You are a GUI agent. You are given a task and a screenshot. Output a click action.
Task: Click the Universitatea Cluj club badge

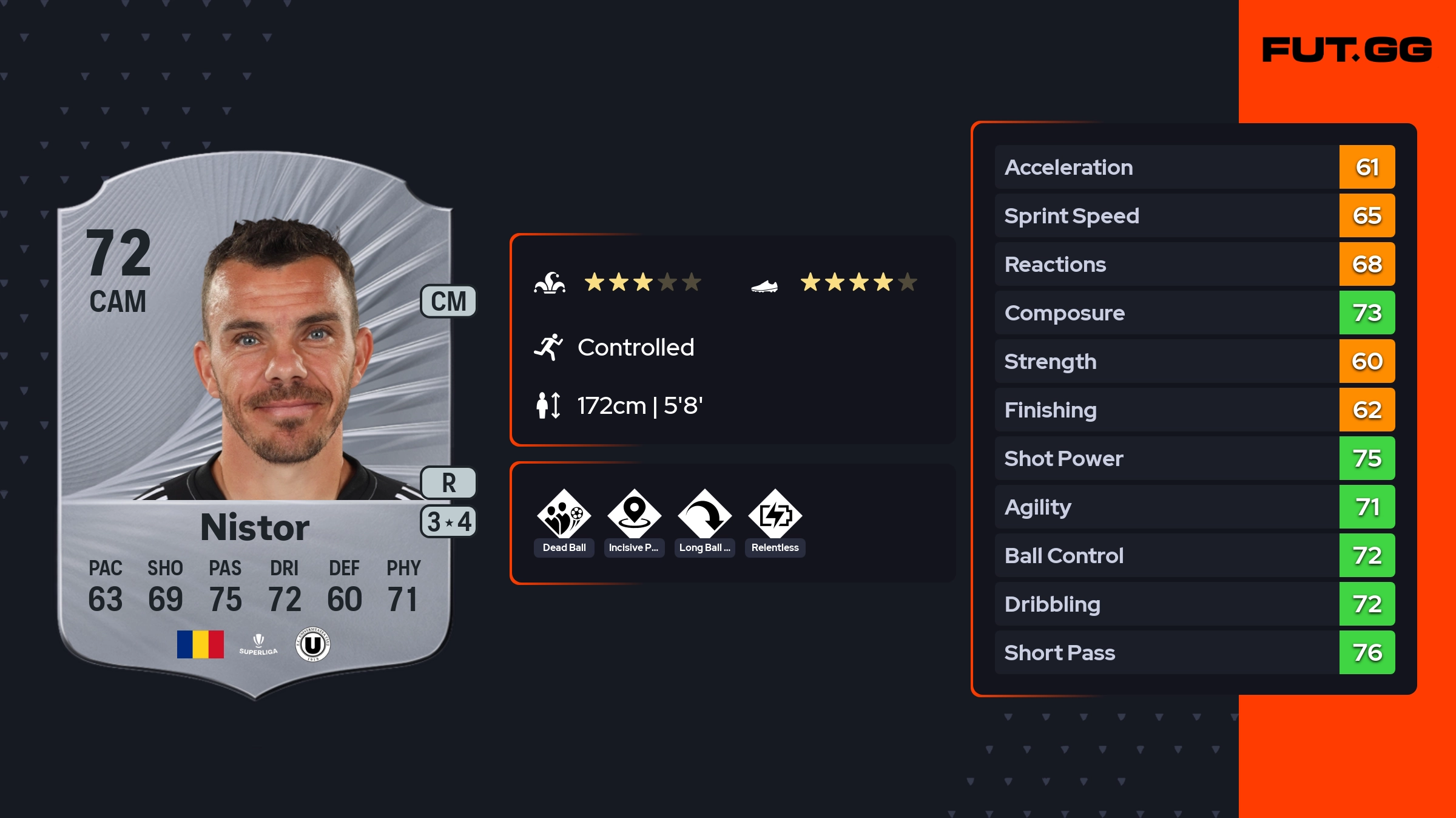[x=312, y=644]
